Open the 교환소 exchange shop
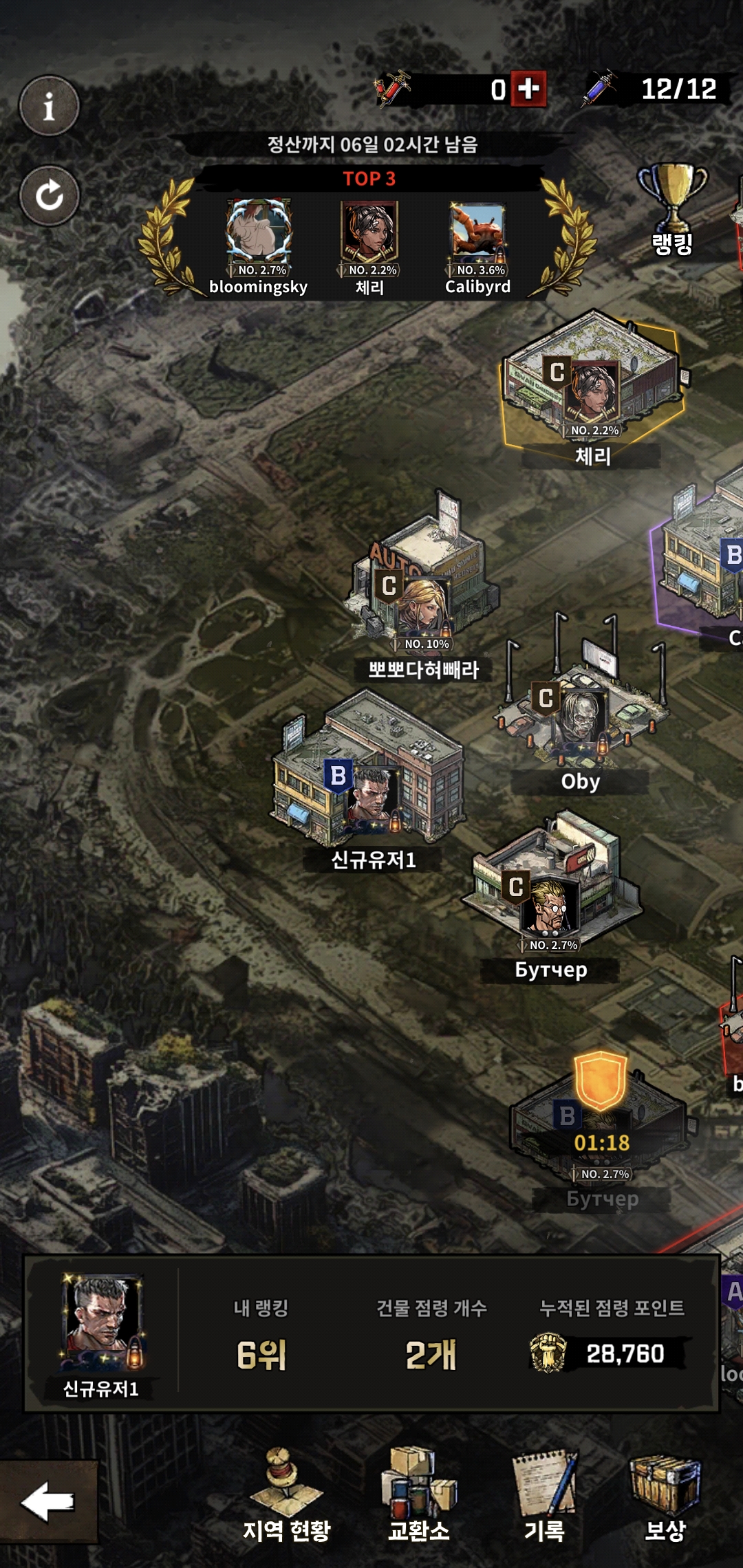Viewport: 743px width, 1568px height. (x=419, y=1496)
